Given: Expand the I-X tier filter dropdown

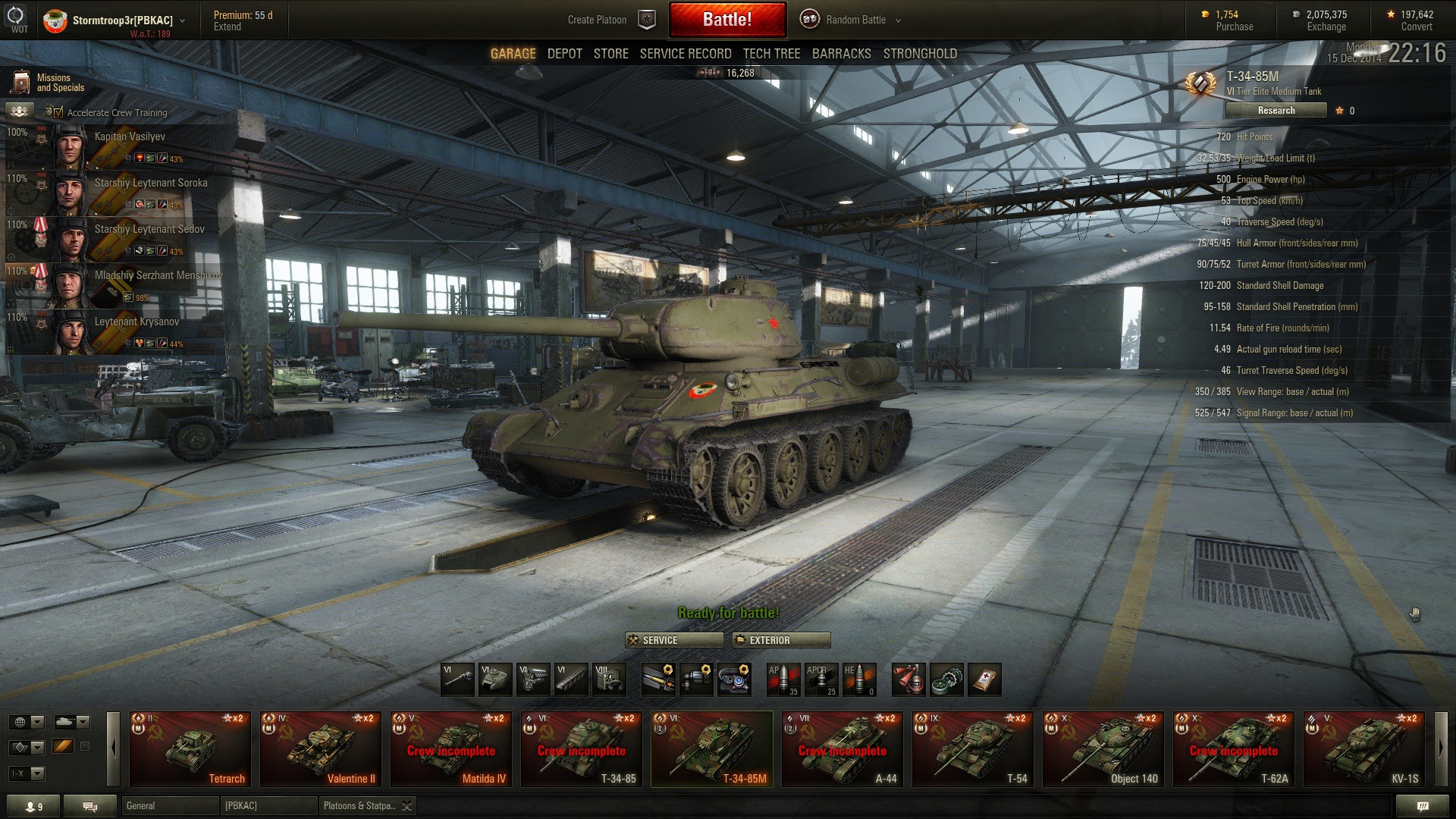Looking at the screenshot, I should [26, 773].
